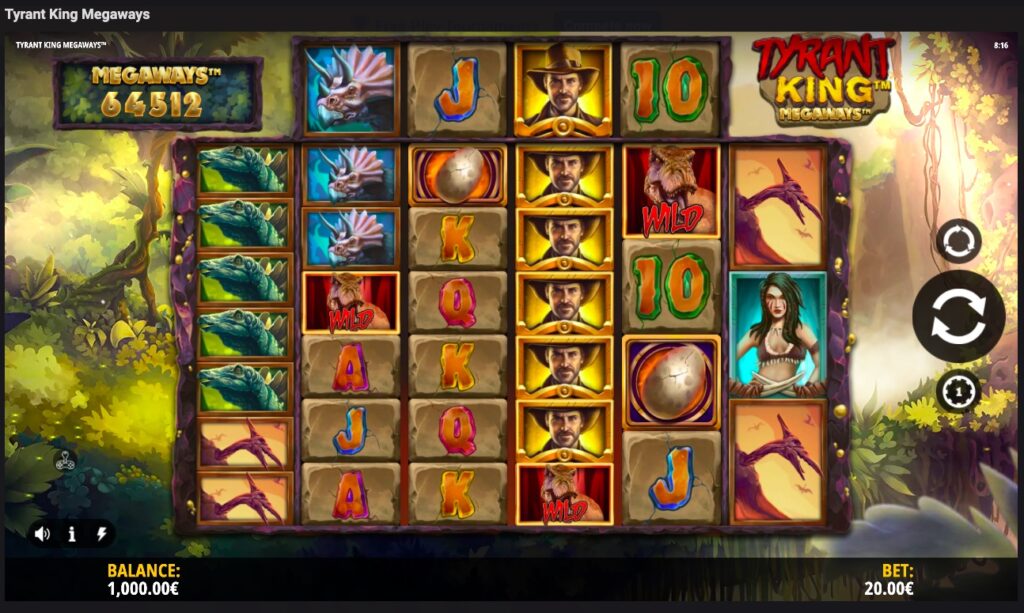Open the game info paytable
The width and height of the screenshot is (1024, 613).
pyautogui.click(x=72, y=534)
